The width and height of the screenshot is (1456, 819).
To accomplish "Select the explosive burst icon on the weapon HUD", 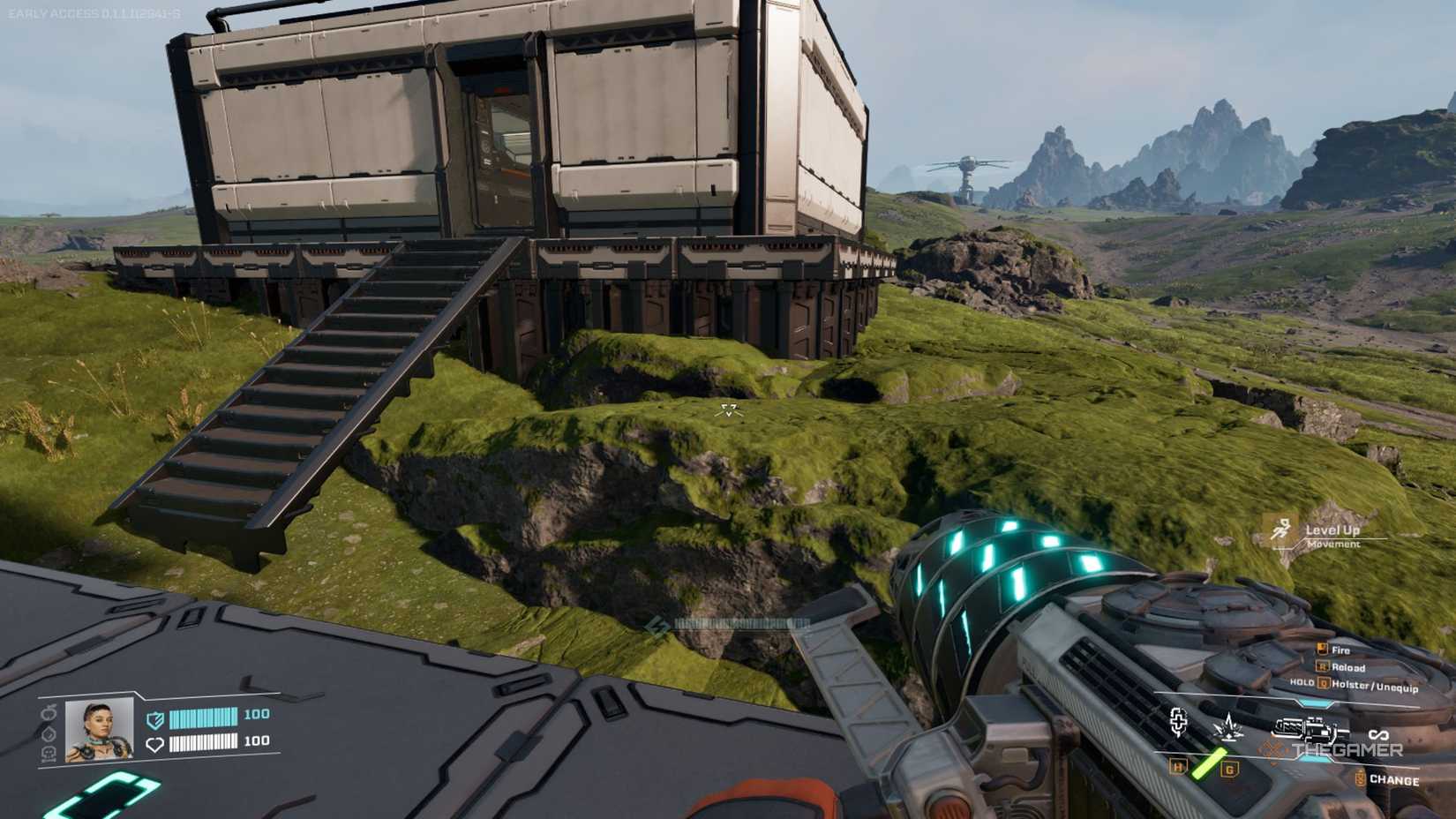I will (1228, 727).
